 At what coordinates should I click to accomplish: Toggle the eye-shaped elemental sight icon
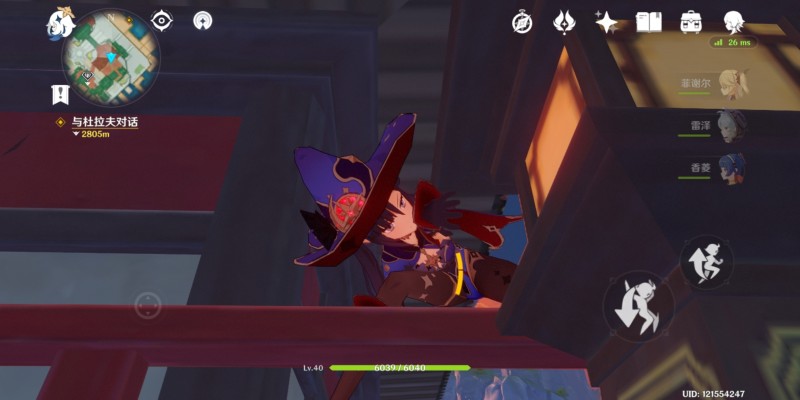[x=162, y=20]
